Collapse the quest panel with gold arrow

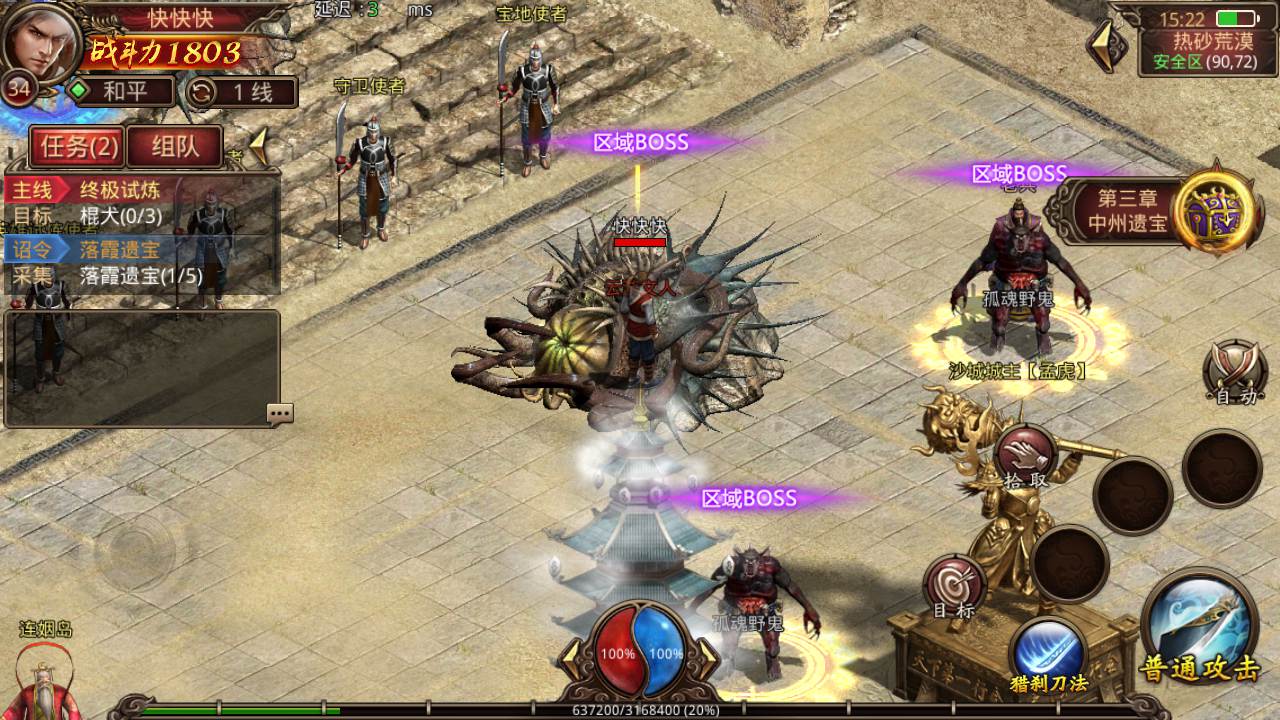(x=257, y=148)
